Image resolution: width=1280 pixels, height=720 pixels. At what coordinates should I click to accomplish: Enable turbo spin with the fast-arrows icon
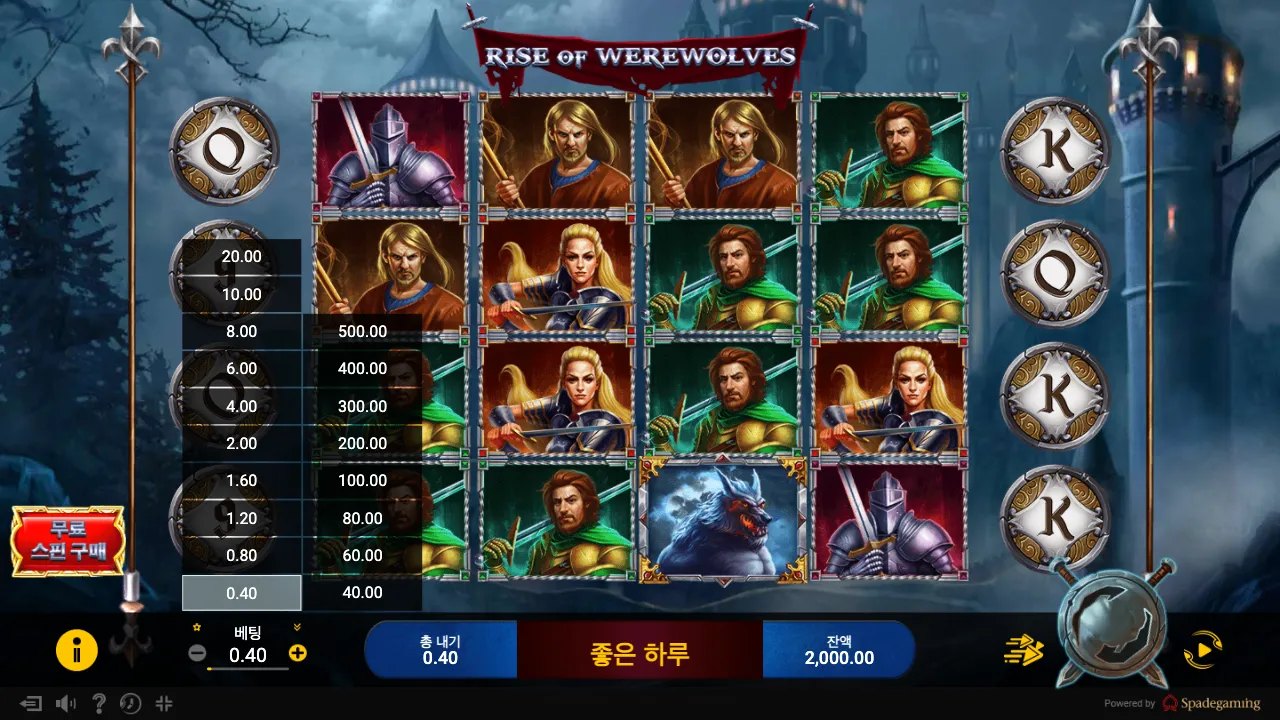click(1022, 650)
